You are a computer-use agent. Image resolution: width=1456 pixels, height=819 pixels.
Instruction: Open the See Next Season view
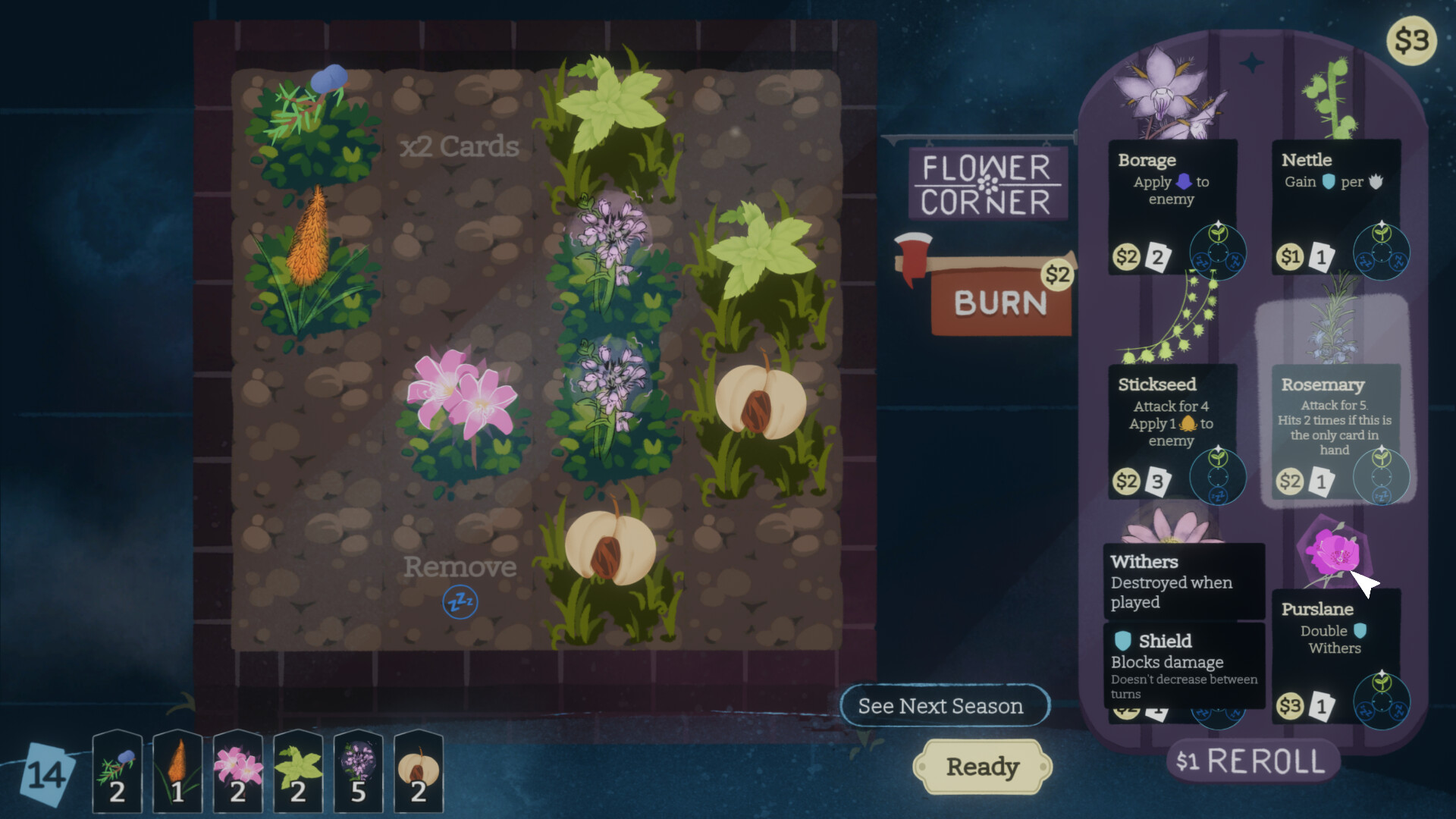[945, 706]
